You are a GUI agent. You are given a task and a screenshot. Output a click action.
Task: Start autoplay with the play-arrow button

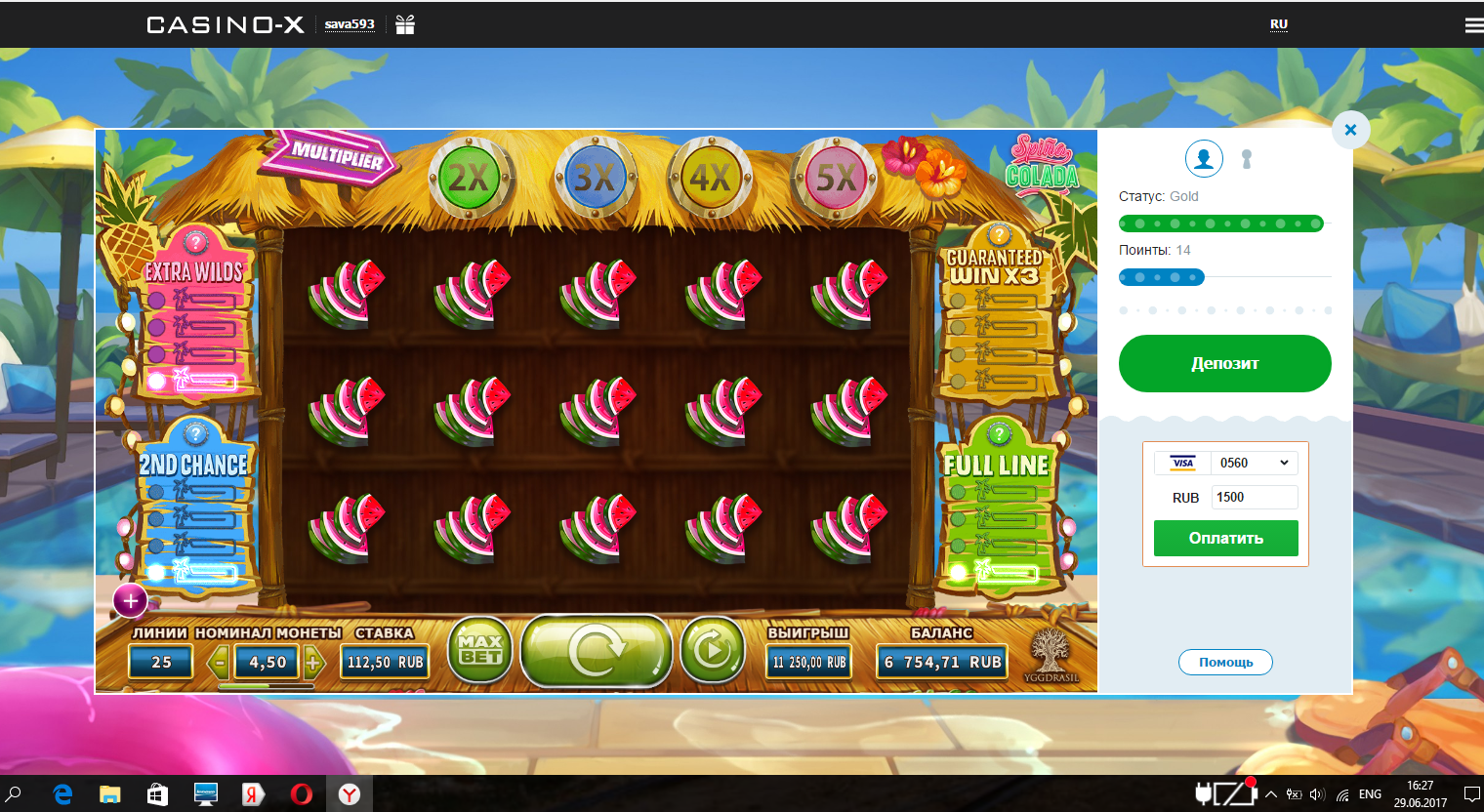[x=712, y=649]
